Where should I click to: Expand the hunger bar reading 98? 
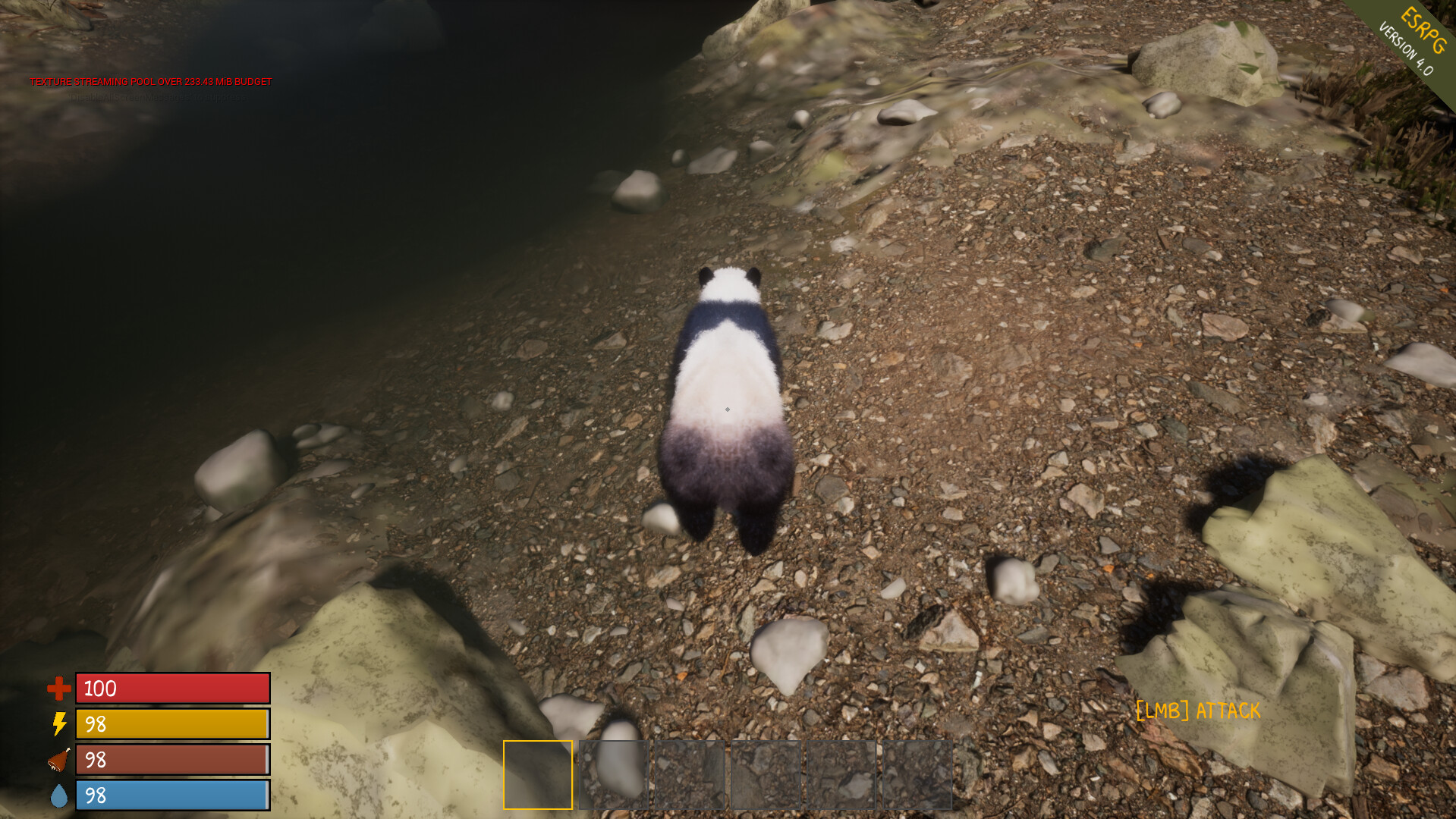click(x=171, y=761)
